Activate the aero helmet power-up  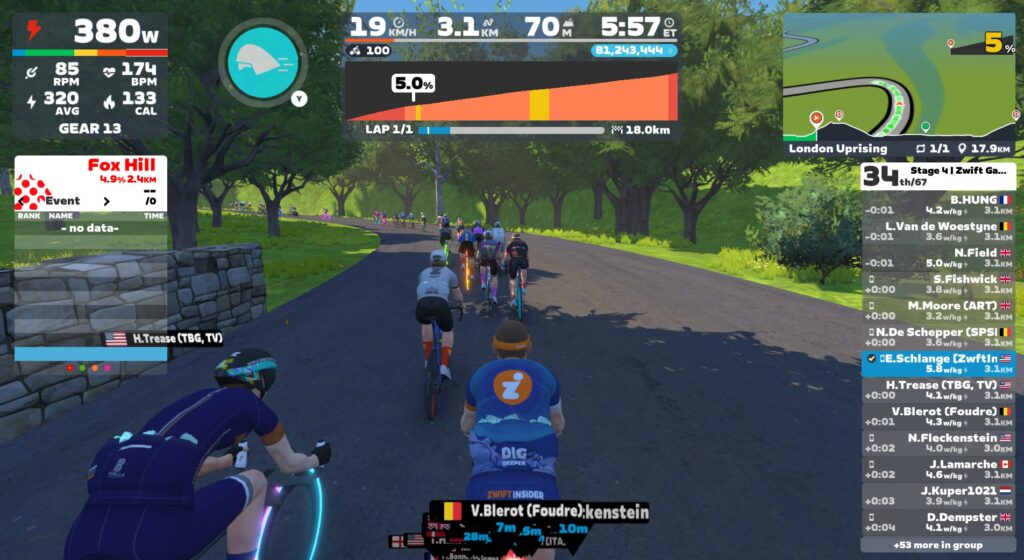pos(263,60)
